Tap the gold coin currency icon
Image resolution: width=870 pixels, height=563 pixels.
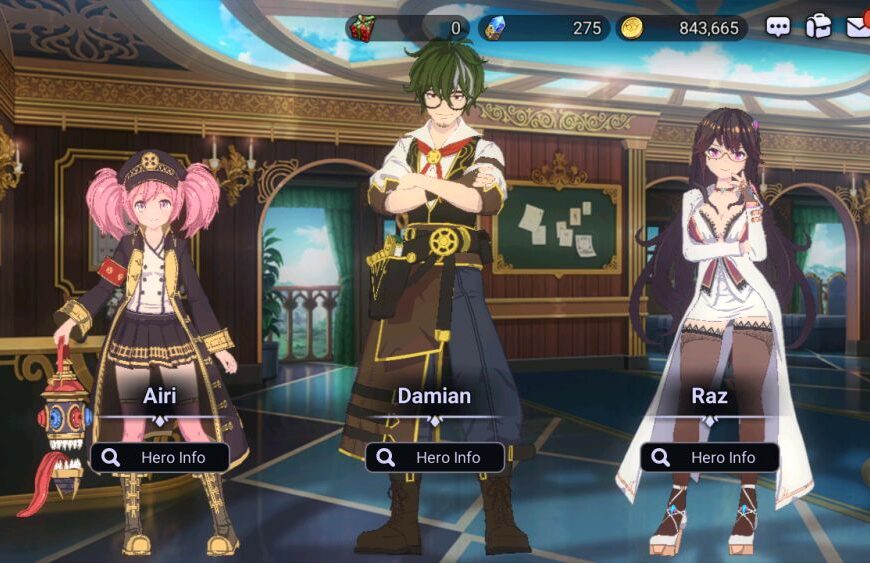631,28
